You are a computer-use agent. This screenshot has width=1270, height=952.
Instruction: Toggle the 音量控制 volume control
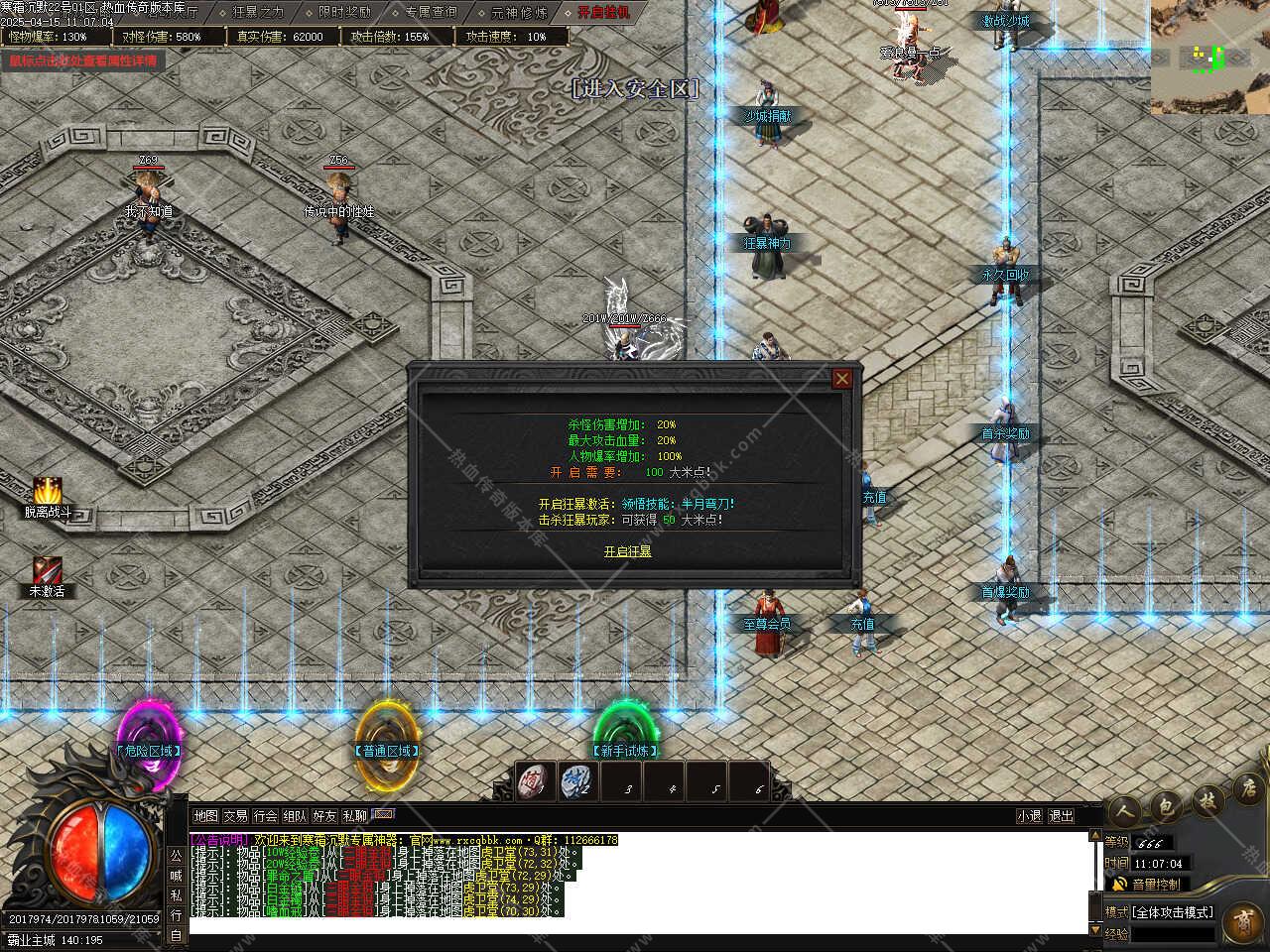point(1148,884)
